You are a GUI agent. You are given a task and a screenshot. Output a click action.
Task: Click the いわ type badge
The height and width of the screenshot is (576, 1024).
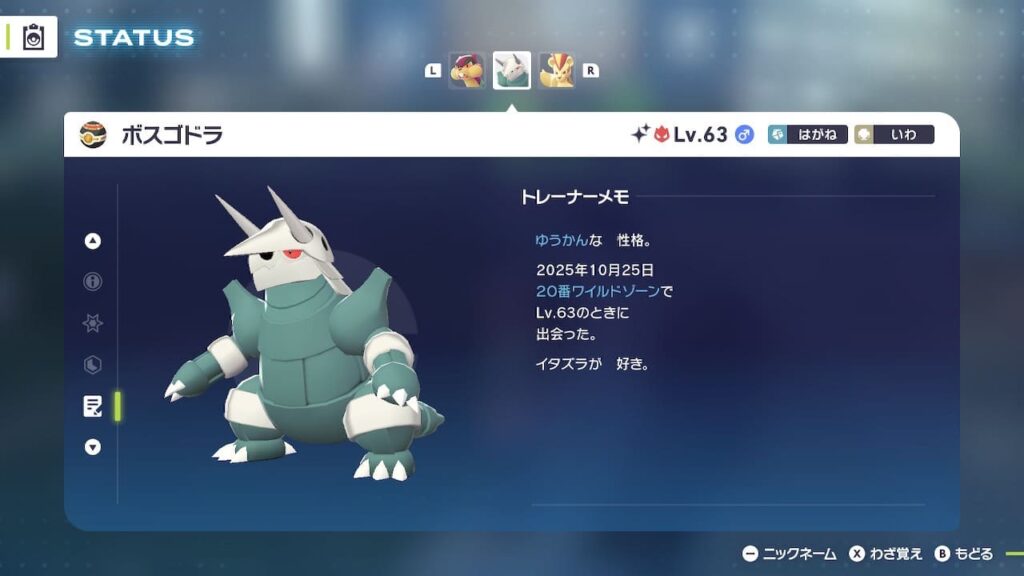(893, 135)
